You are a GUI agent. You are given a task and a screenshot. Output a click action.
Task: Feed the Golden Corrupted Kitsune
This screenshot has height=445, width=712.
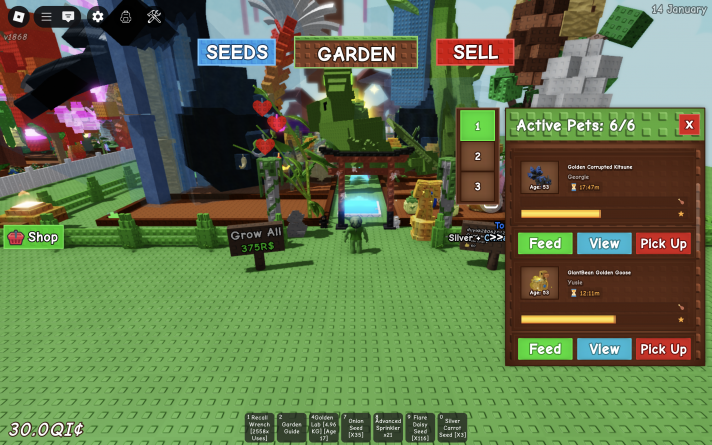(545, 244)
